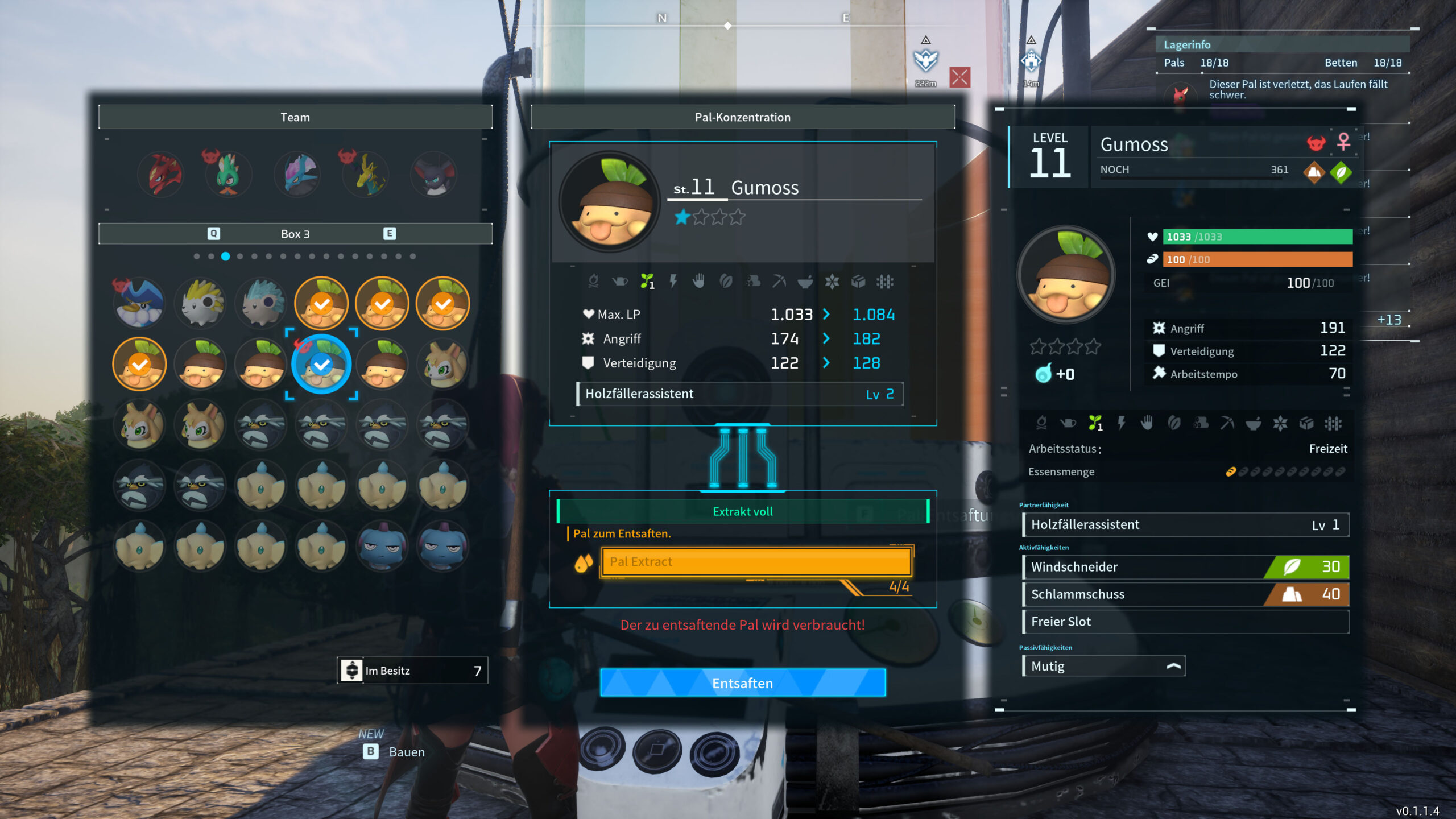Choose the red bird Pal in Team
This screenshot has width=1456, height=819.
pyautogui.click(x=162, y=174)
